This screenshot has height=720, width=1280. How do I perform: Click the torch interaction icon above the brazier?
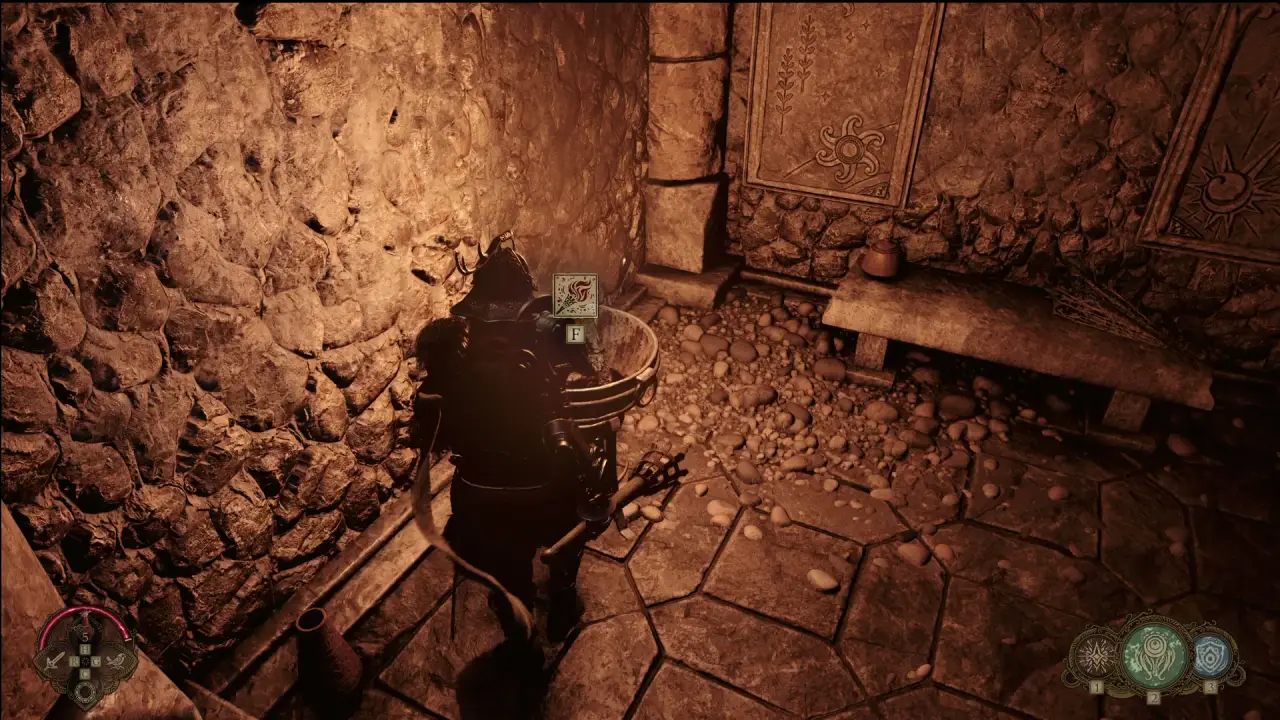click(x=575, y=296)
